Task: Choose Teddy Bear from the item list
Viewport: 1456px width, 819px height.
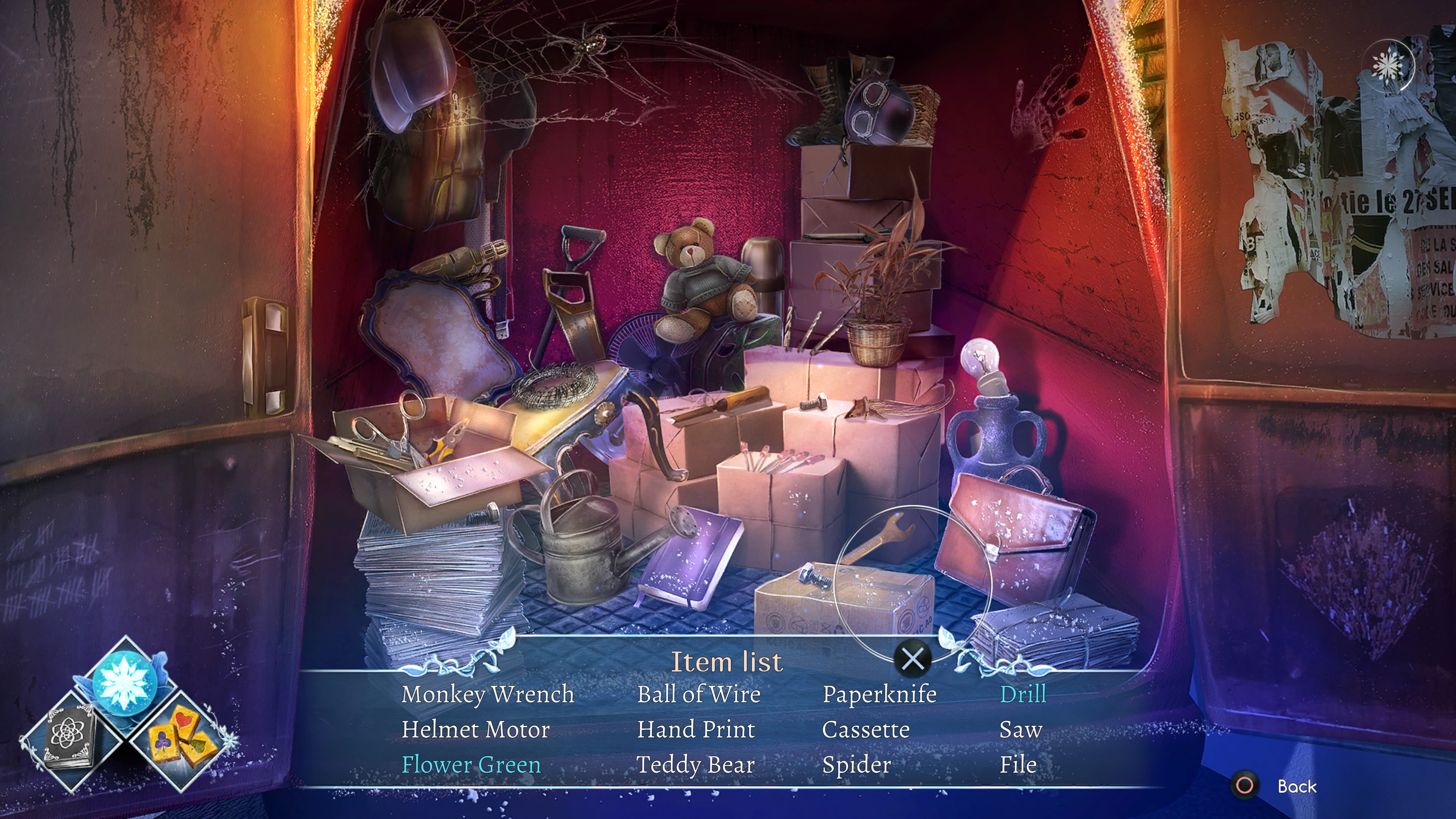Action: tap(695, 765)
